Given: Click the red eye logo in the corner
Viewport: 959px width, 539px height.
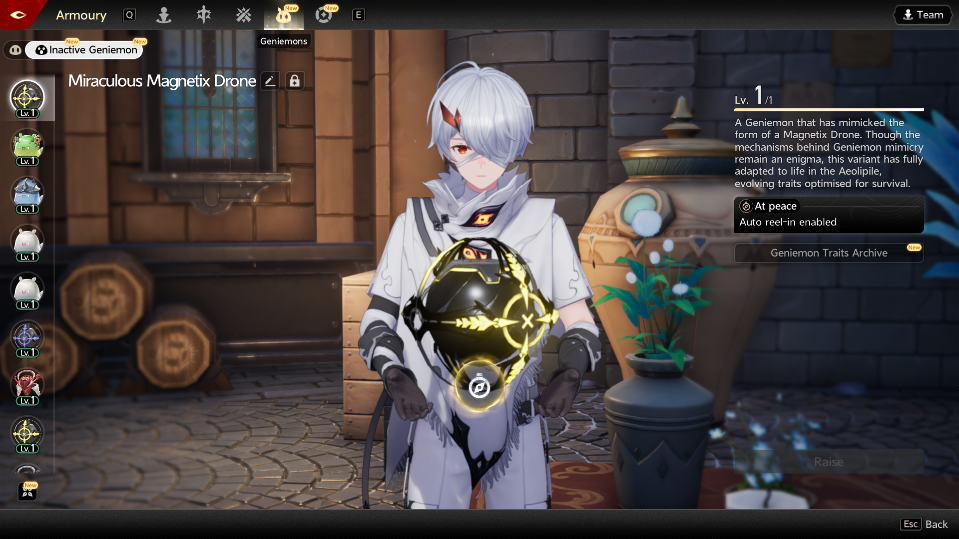Looking at the screenshot, I should point(17,14).
